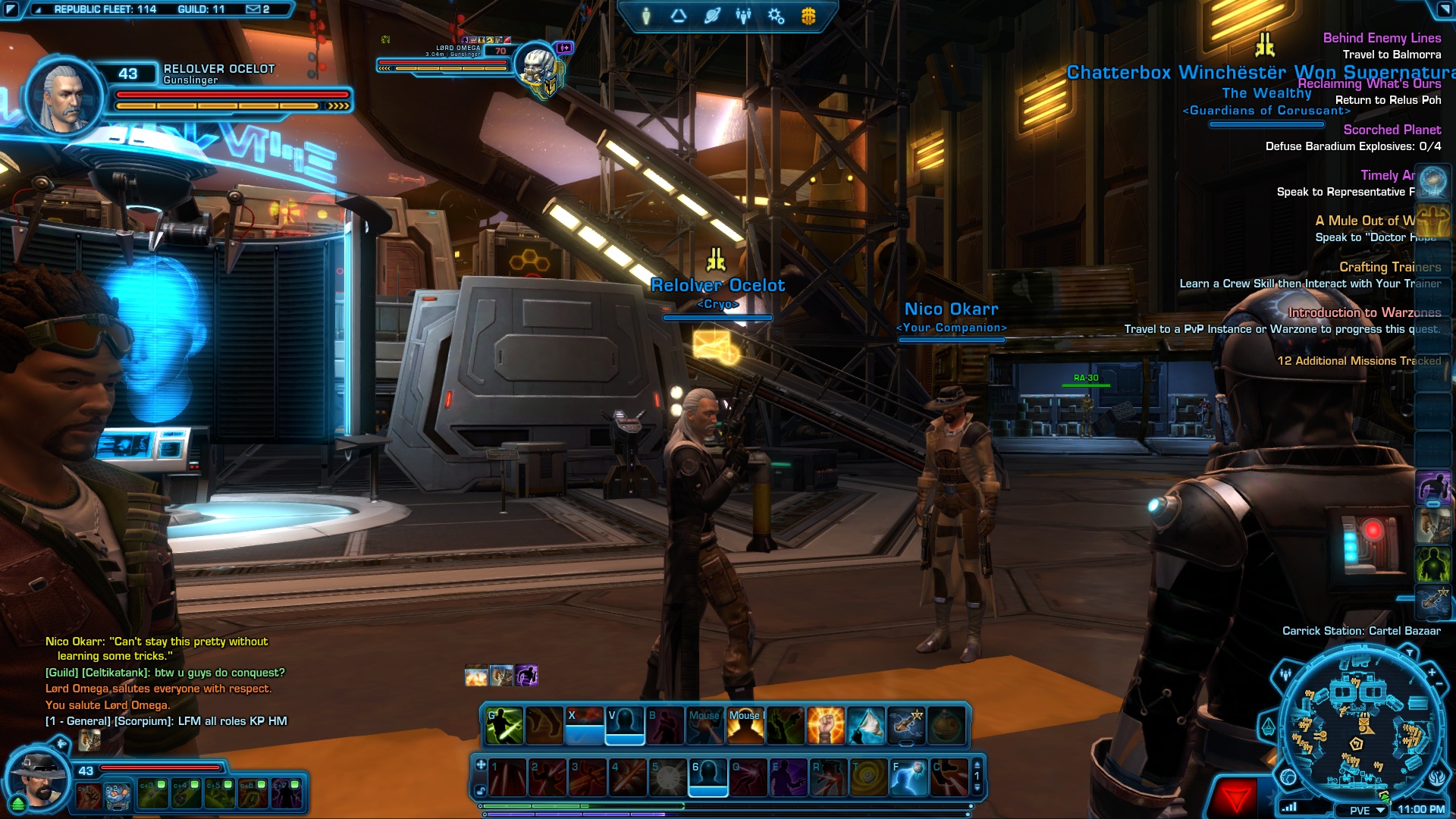Use the blue orb ability bound to F

point(908,777)
